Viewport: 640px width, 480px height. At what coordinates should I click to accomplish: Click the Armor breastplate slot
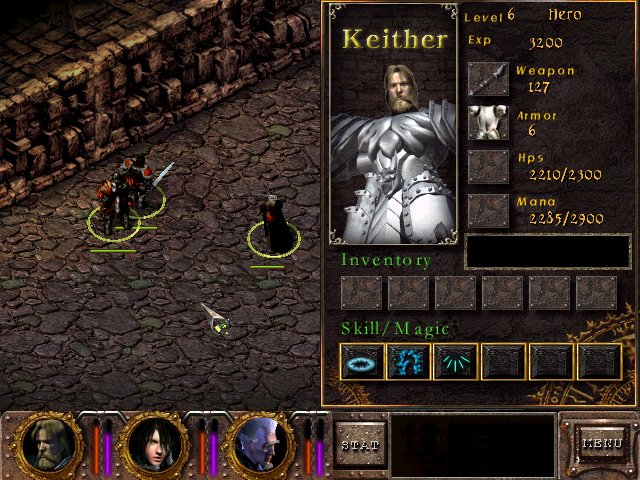pos(489,123)
